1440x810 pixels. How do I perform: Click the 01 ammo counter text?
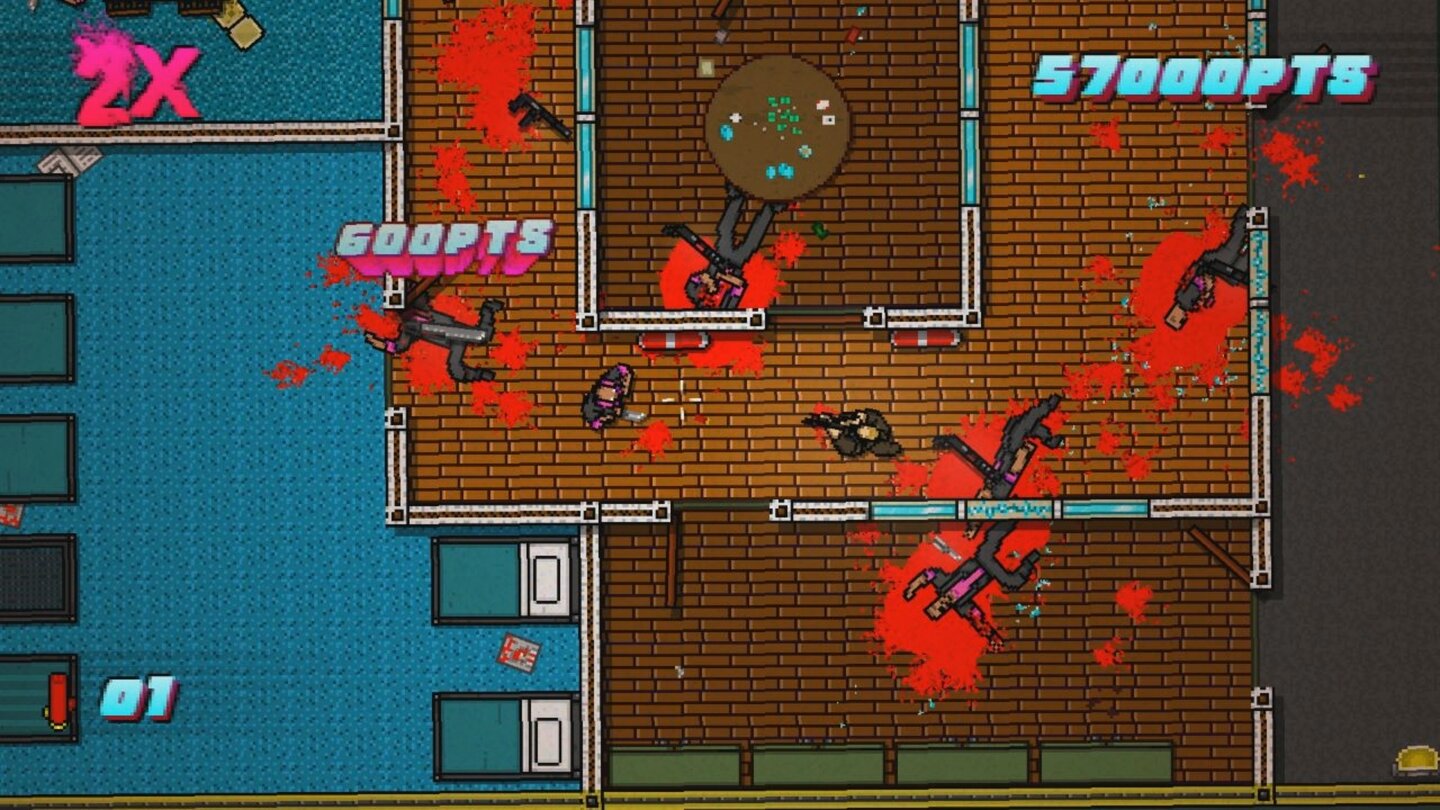click(x=140, y=702)
